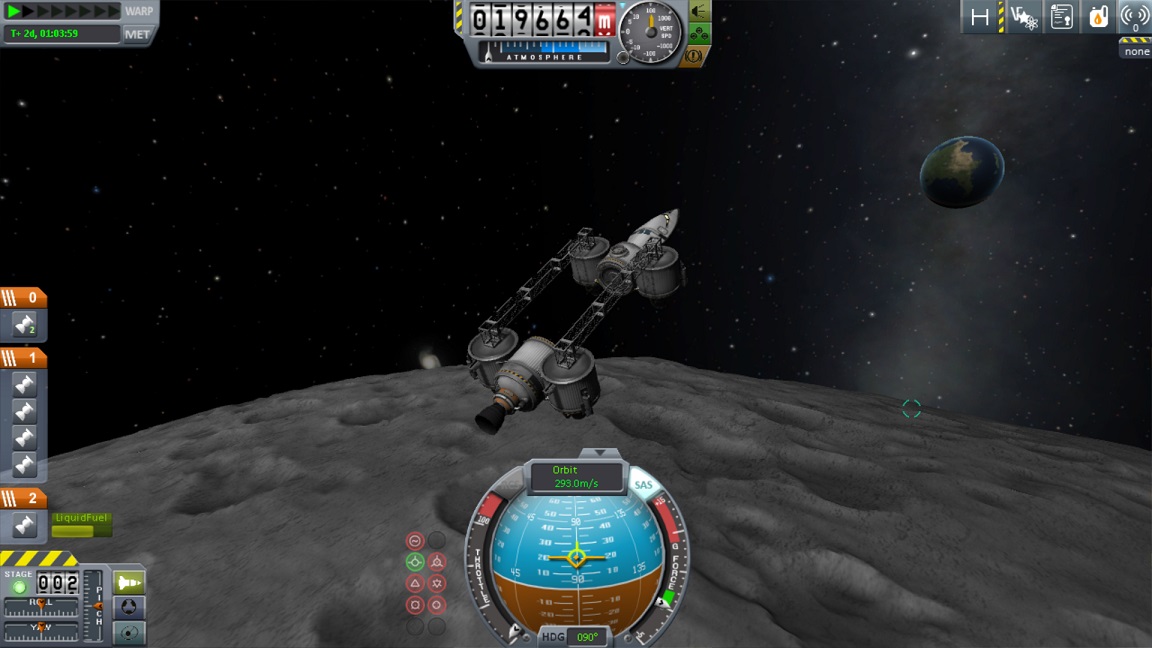The image size is (1152, 648).
Task: Select the engine icon in stage 2
Action: point(25,525)
